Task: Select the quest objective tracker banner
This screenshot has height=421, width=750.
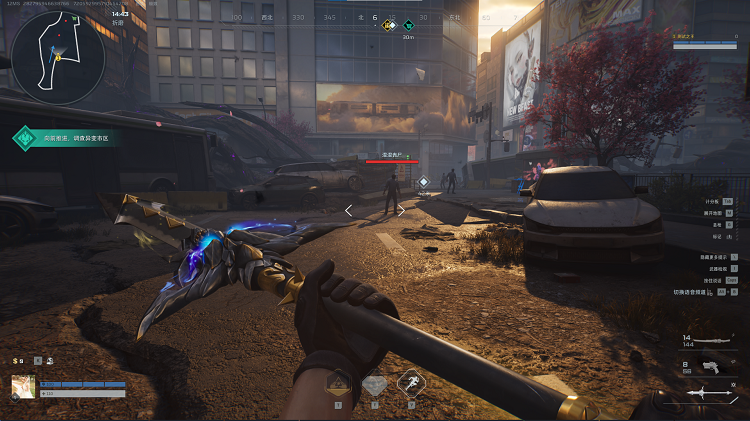Action: (x=66, y=139)
